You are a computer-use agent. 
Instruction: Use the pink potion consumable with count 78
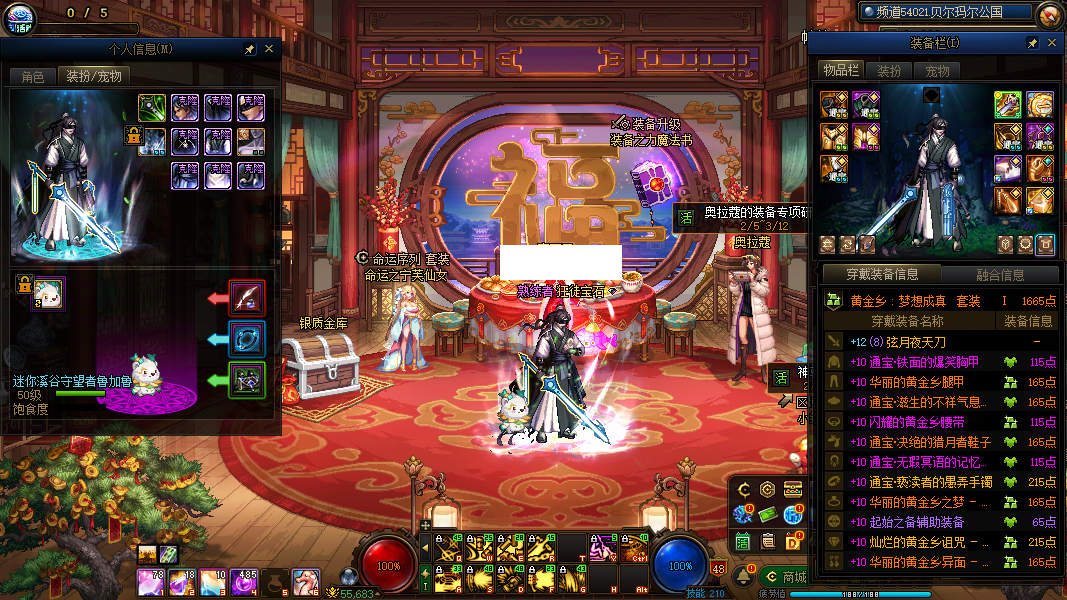152,579
